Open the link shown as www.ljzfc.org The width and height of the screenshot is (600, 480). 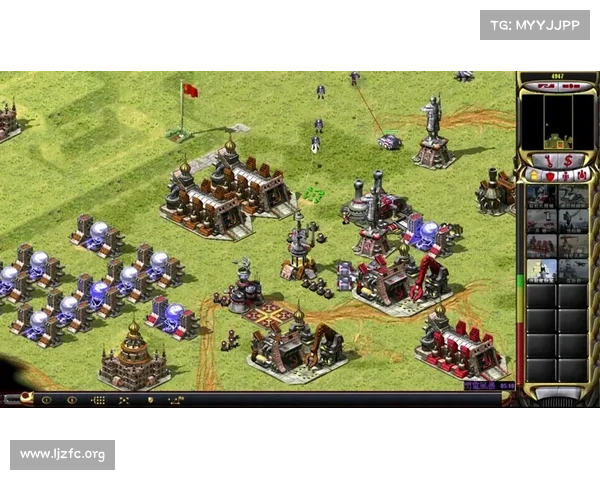(x=63, y=455)
